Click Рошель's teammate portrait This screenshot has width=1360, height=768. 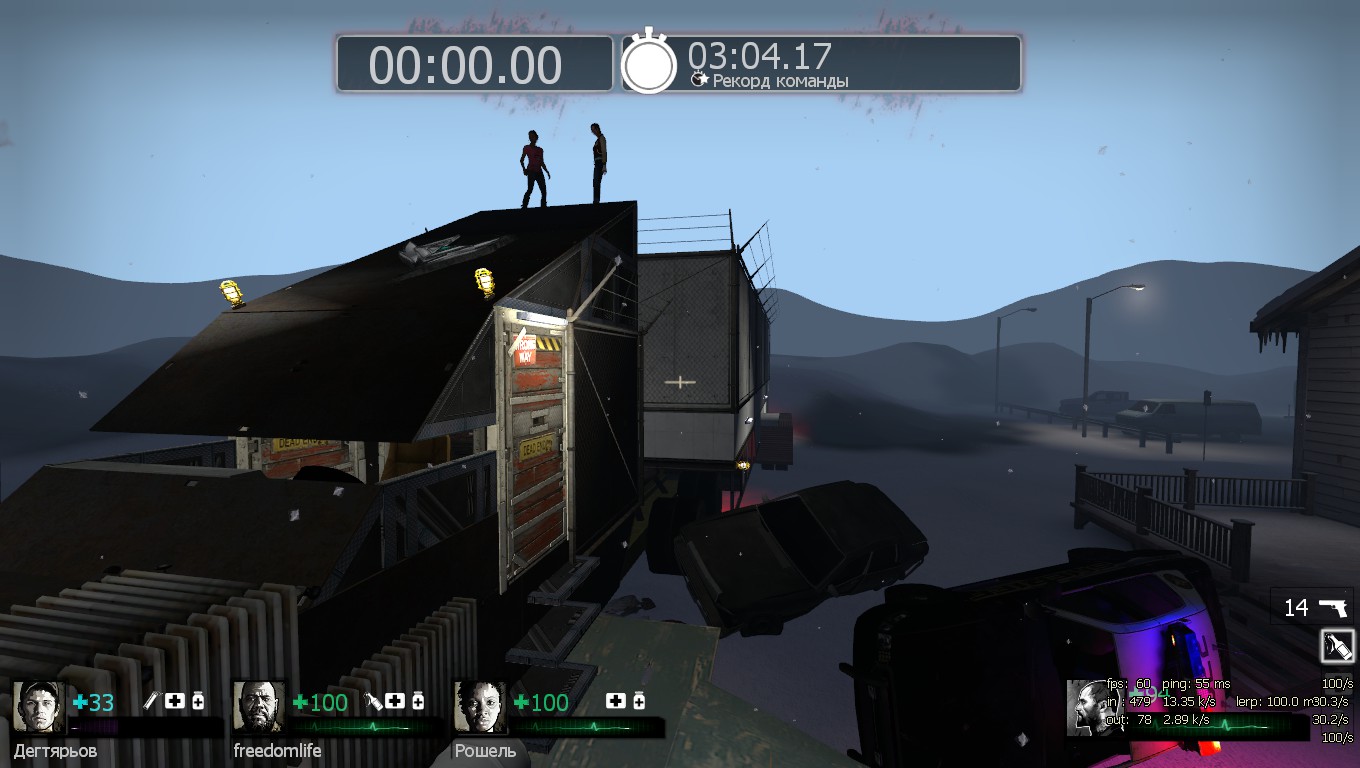point(479,708)
